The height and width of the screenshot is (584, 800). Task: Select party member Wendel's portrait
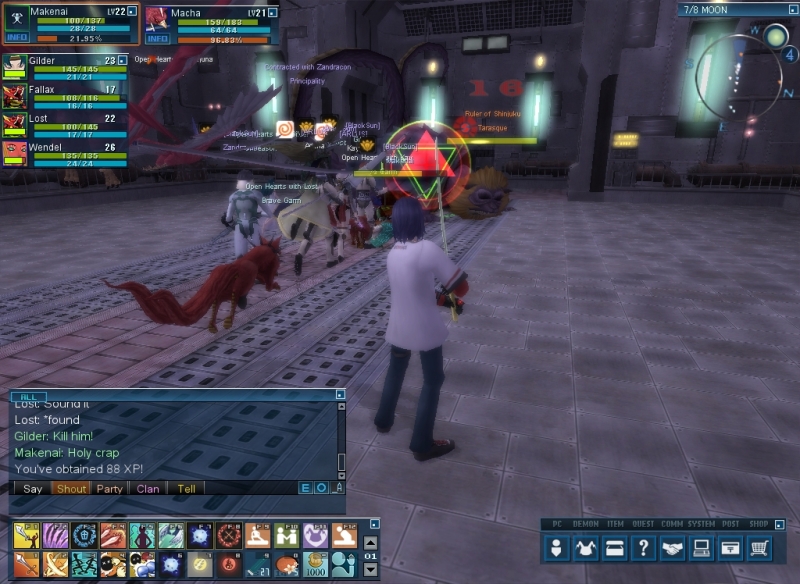click(14, 153)
